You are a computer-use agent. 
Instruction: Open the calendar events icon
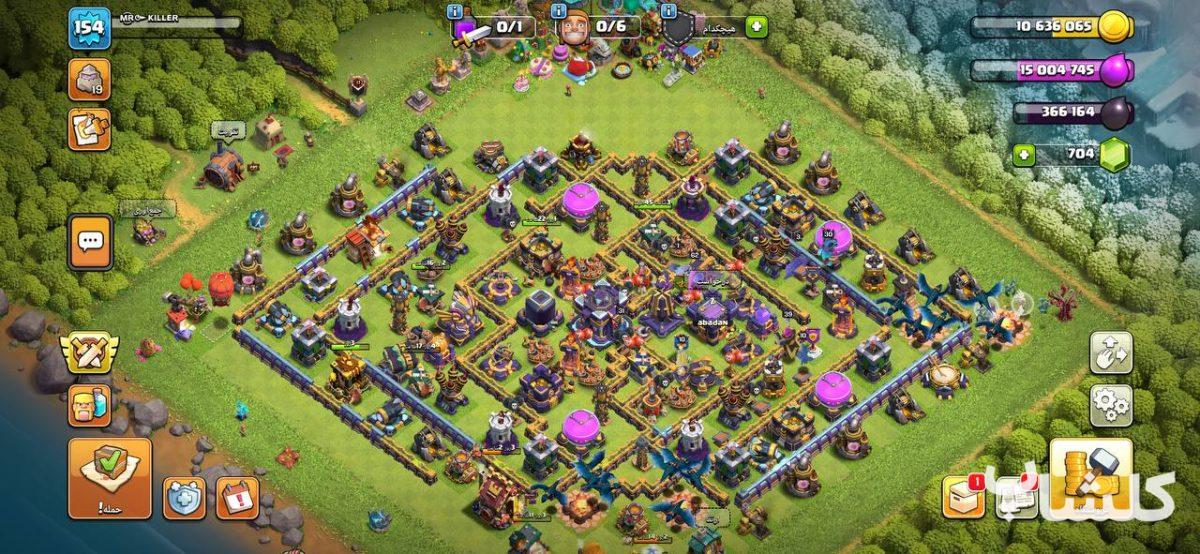point(237,498)
